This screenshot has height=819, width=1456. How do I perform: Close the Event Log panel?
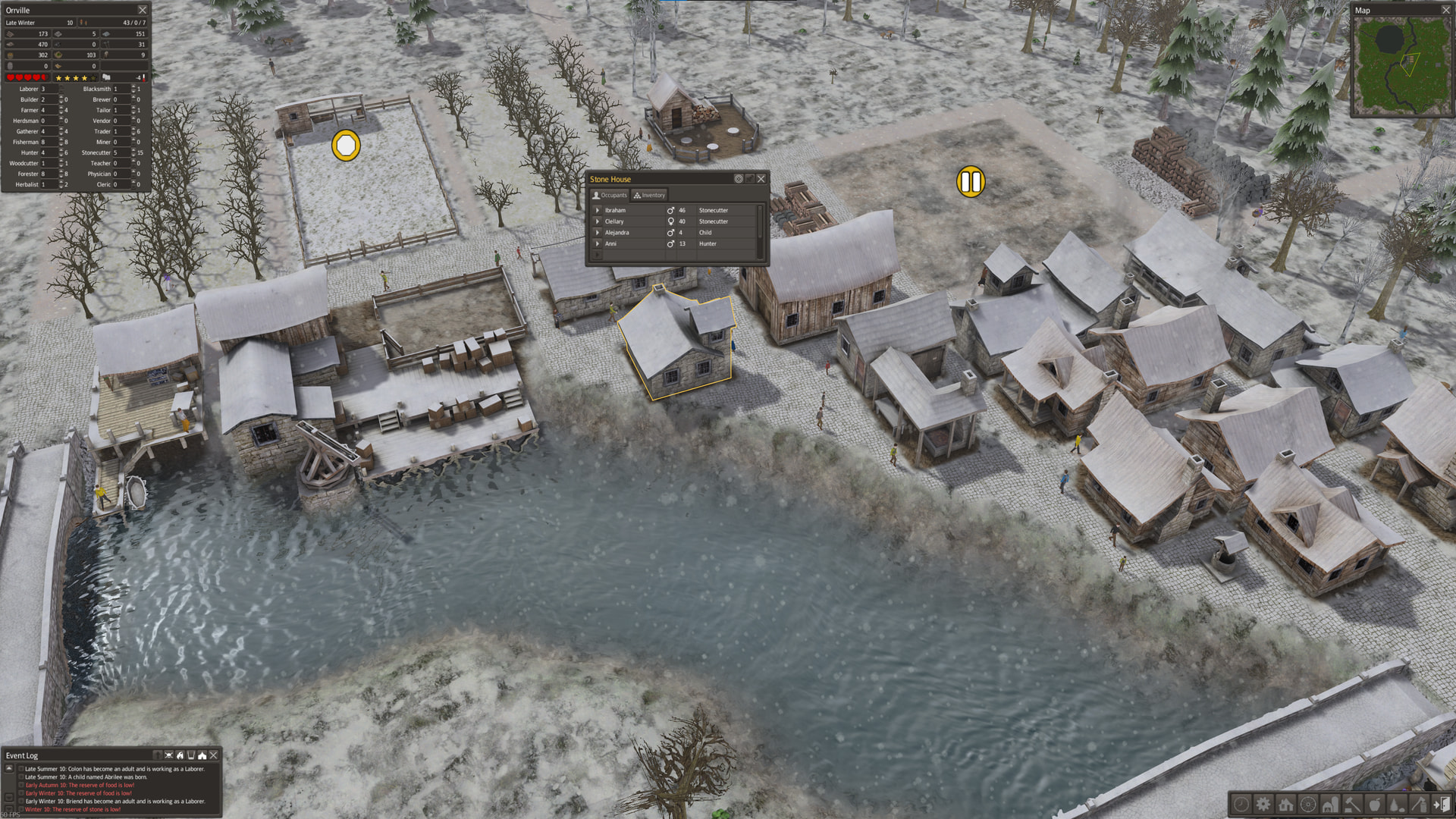[x=214, y=755]
